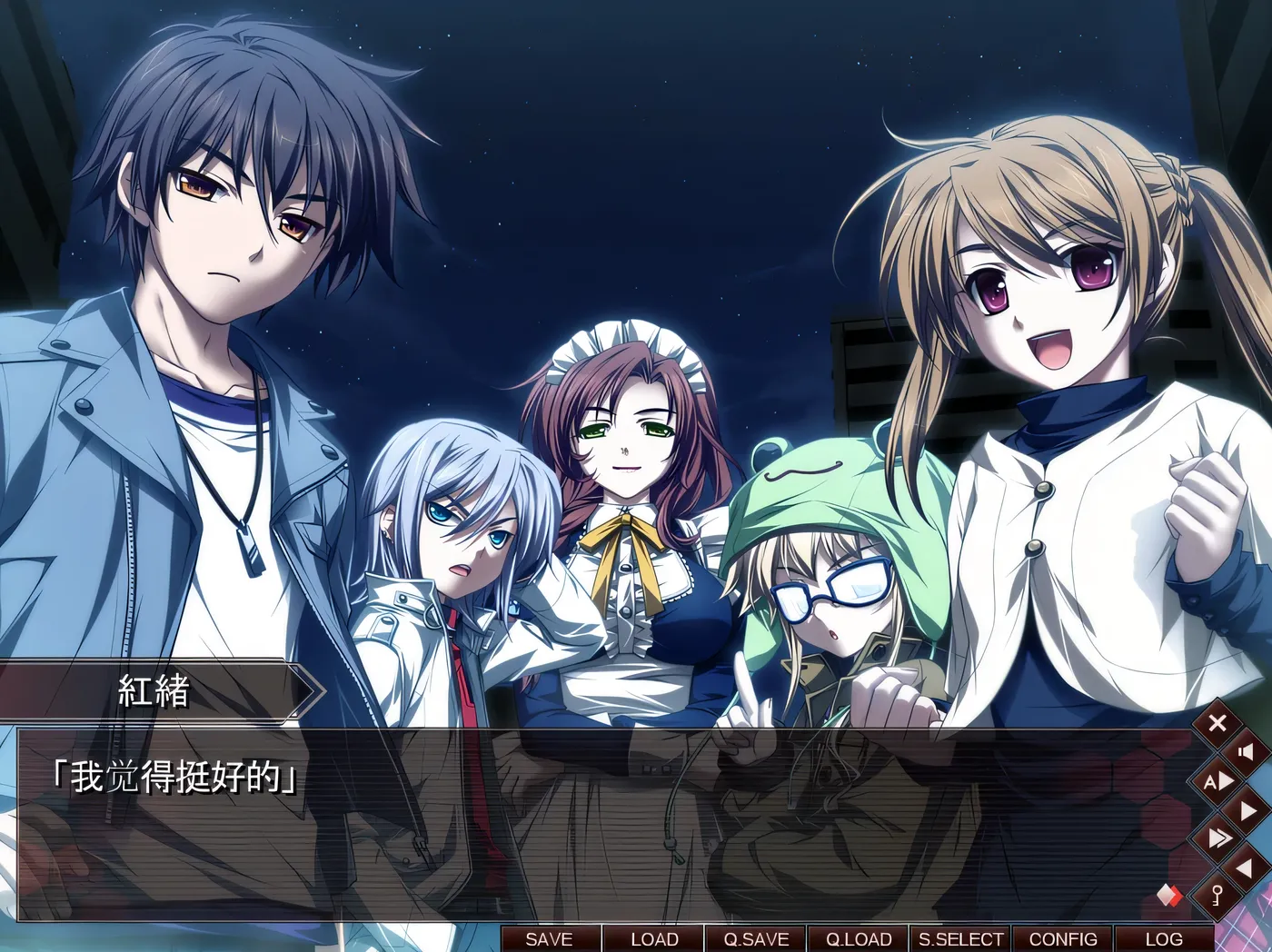Activate skip with the double-arrow icon

pyautogui.click(x=1217, y=838)
